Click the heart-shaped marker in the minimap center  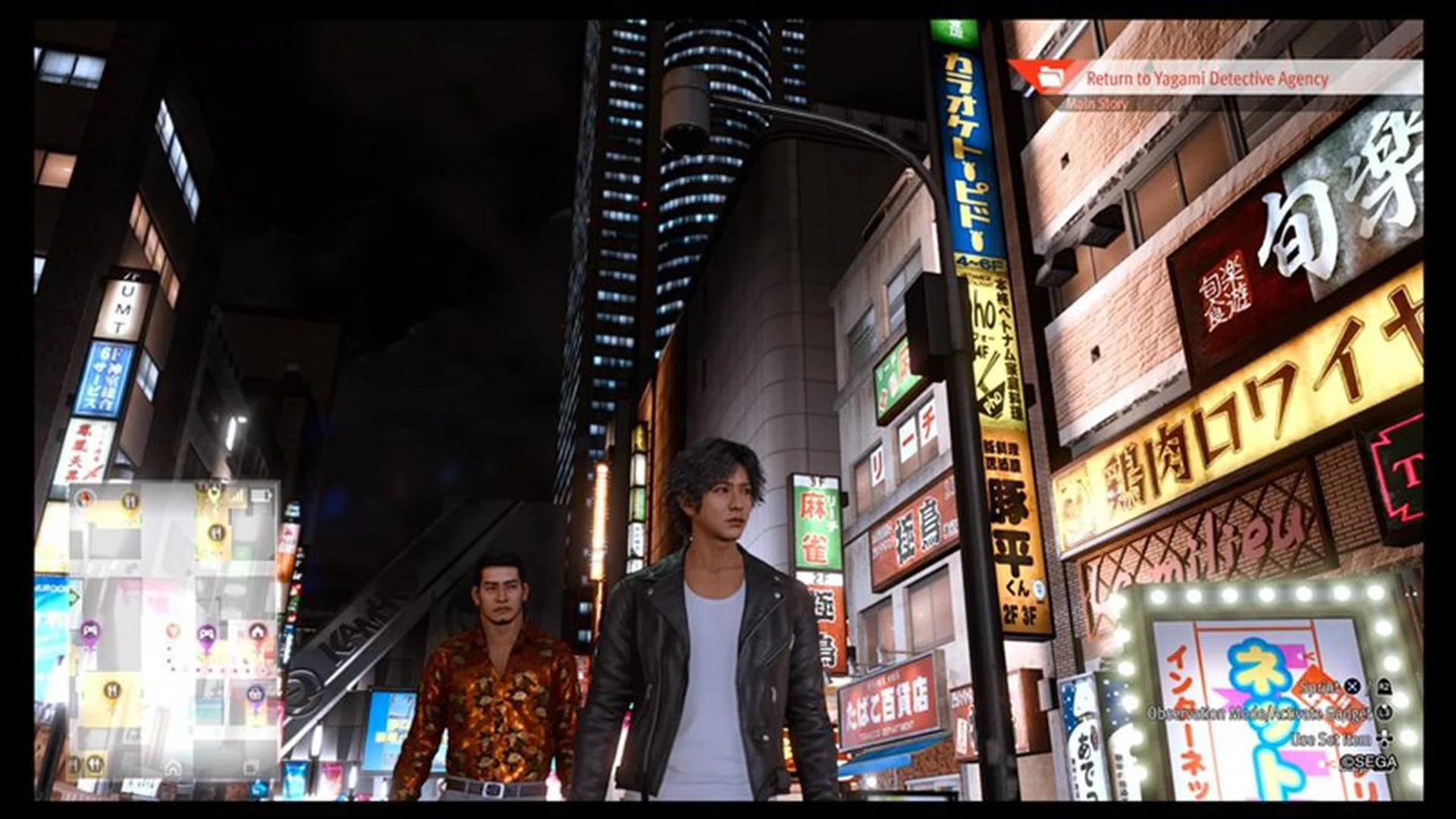pos(173,629)
